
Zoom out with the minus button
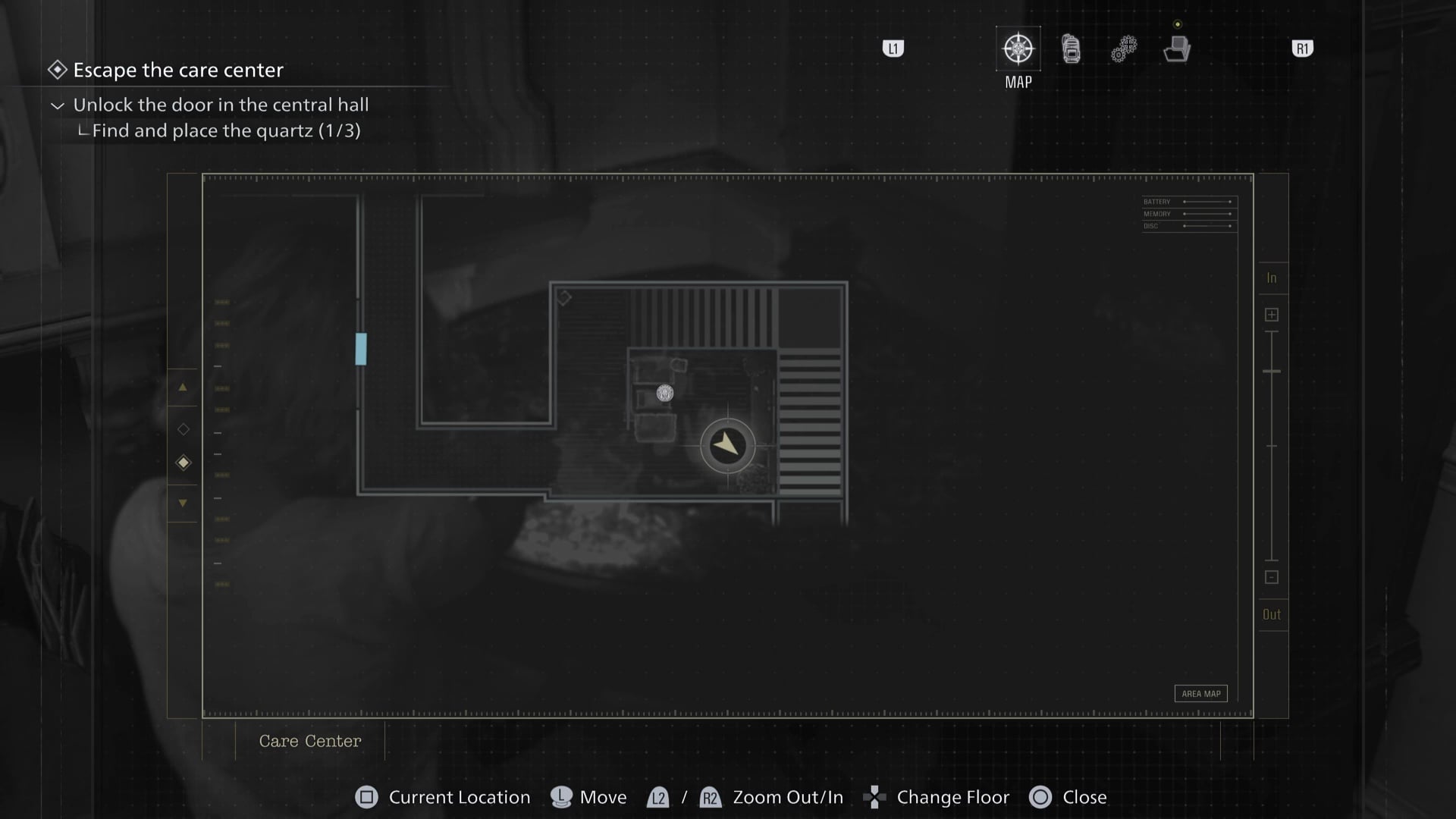pyautogui.click(x=1272, y=577)
